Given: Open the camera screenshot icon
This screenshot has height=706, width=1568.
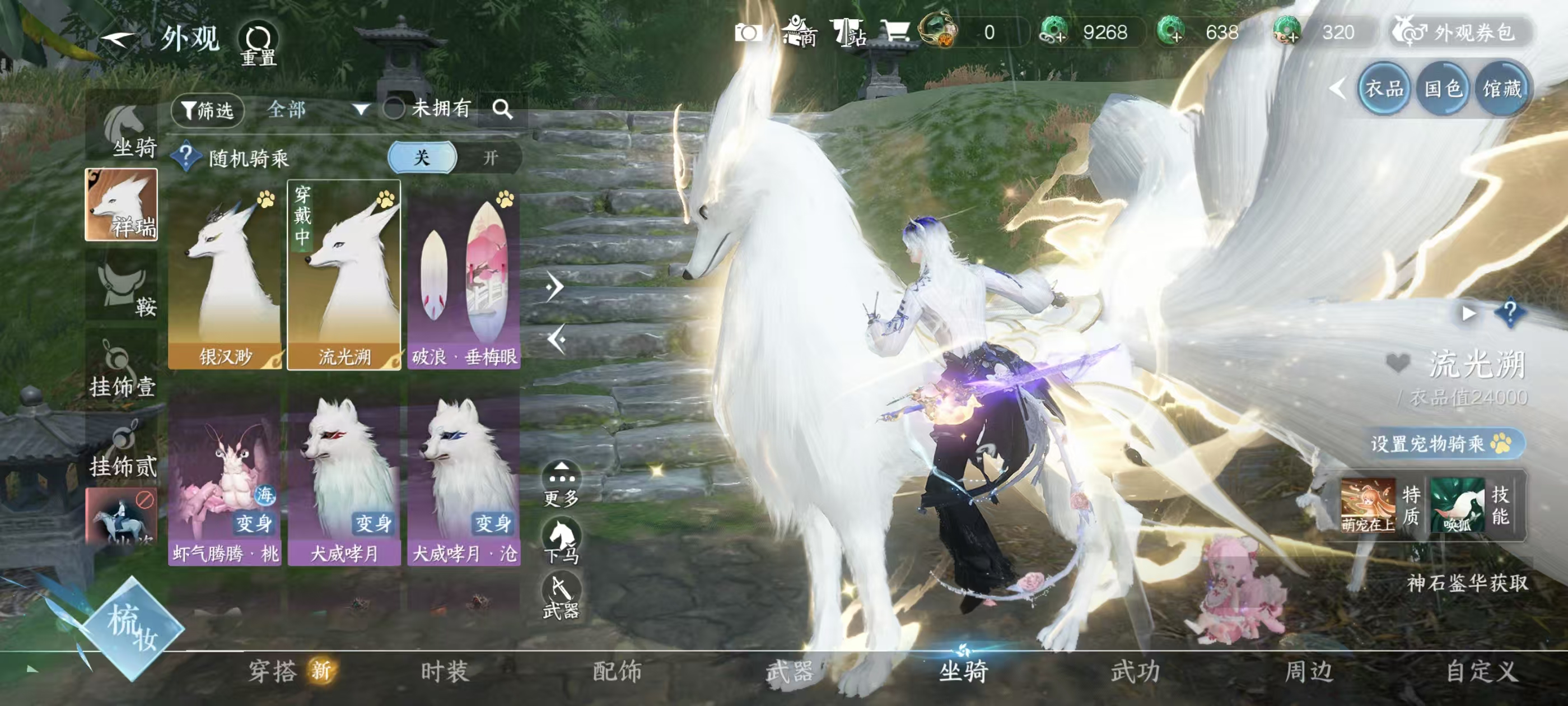Looking at the screenshot, I should coord(748,32).
